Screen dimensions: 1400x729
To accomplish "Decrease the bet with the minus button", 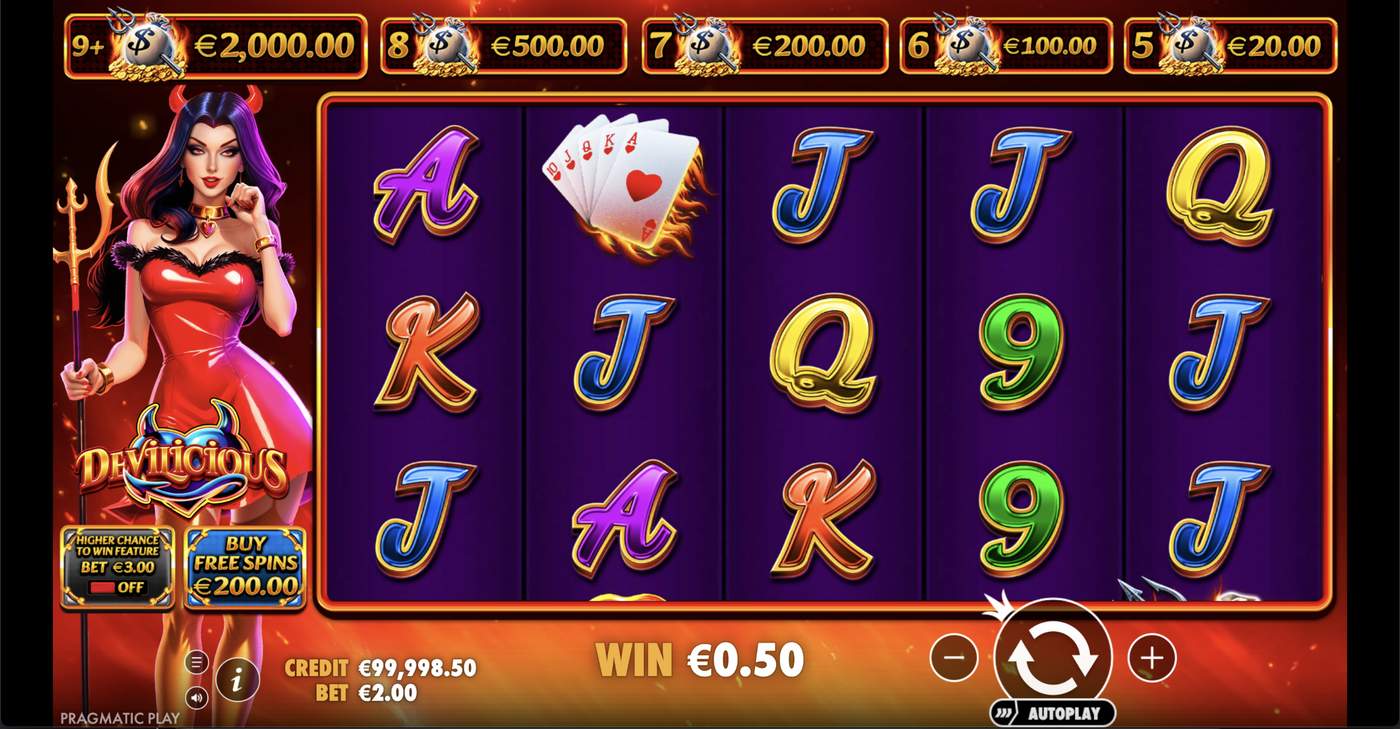I will 953,658.
